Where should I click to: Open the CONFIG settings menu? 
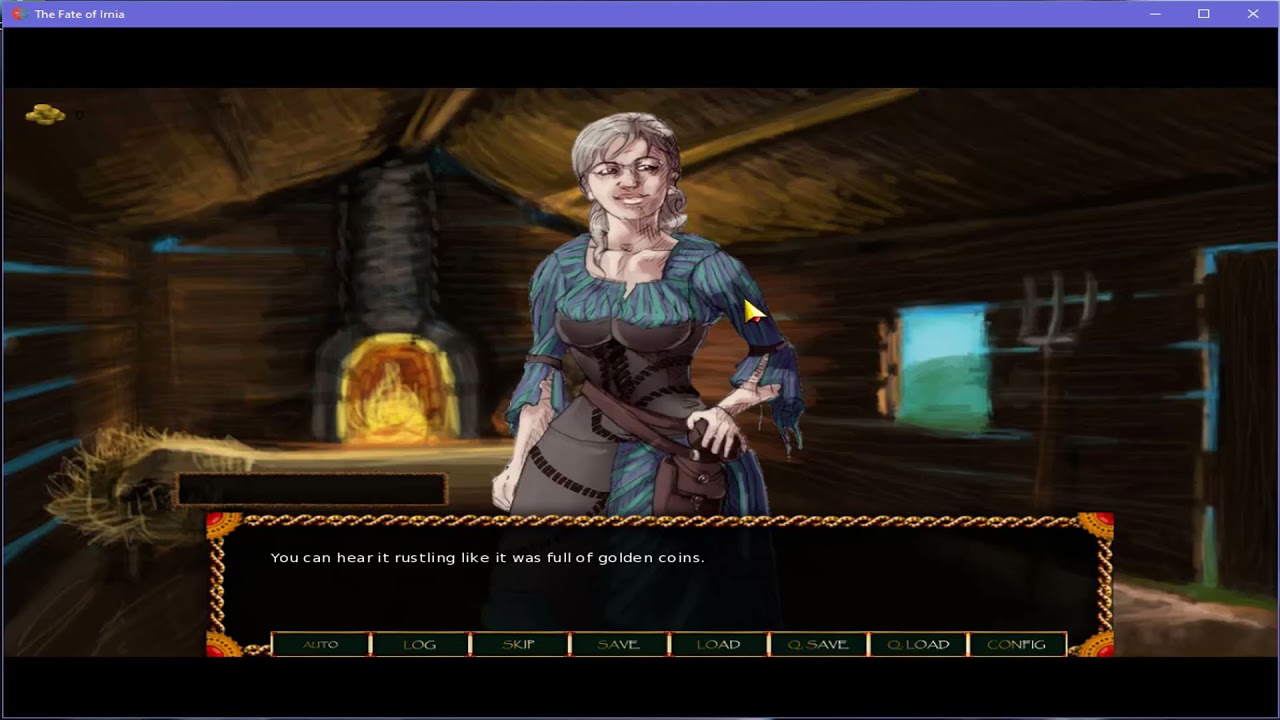pos(1017,644)
